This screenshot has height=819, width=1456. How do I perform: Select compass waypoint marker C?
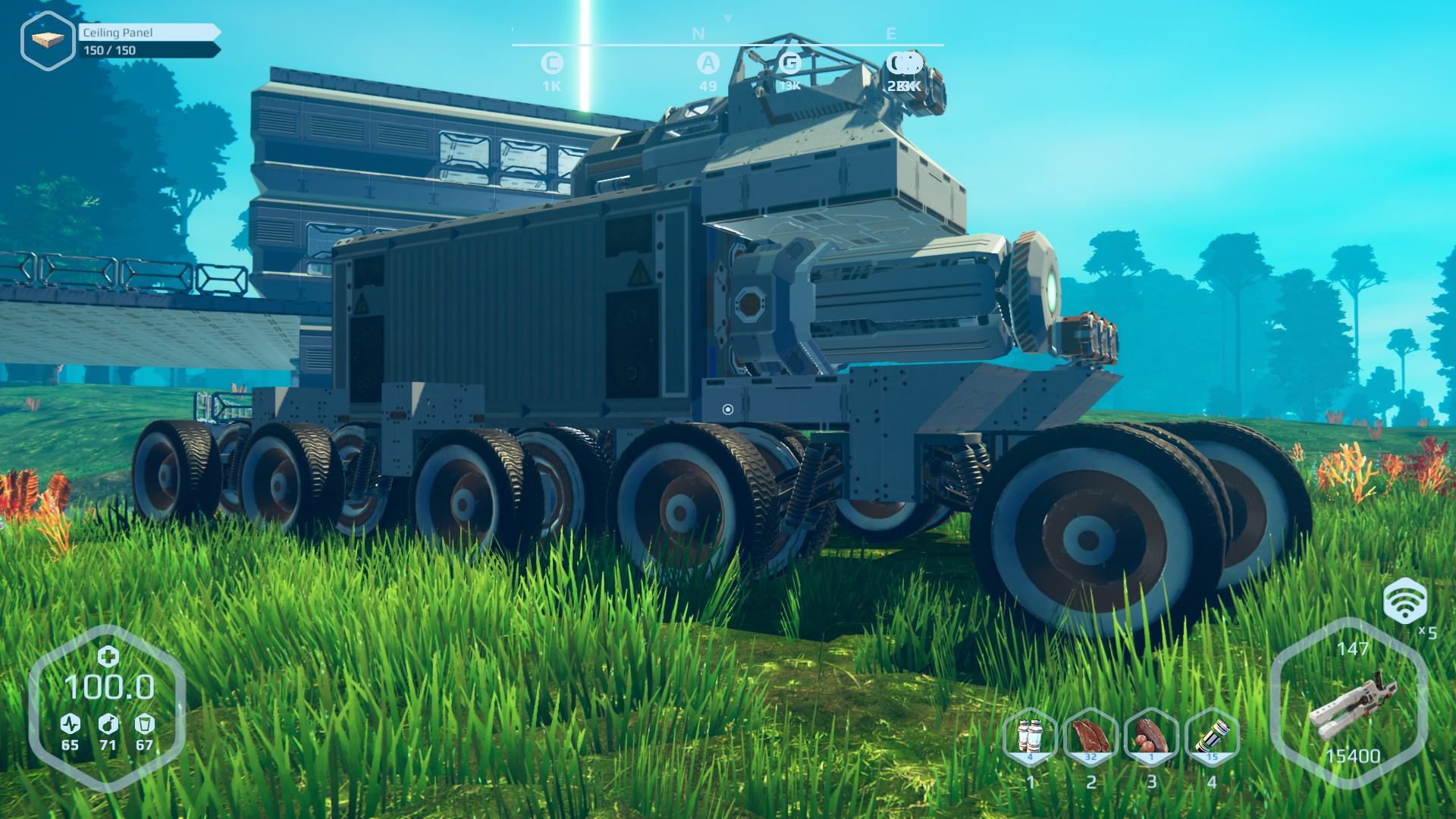(x=551, y=63)
